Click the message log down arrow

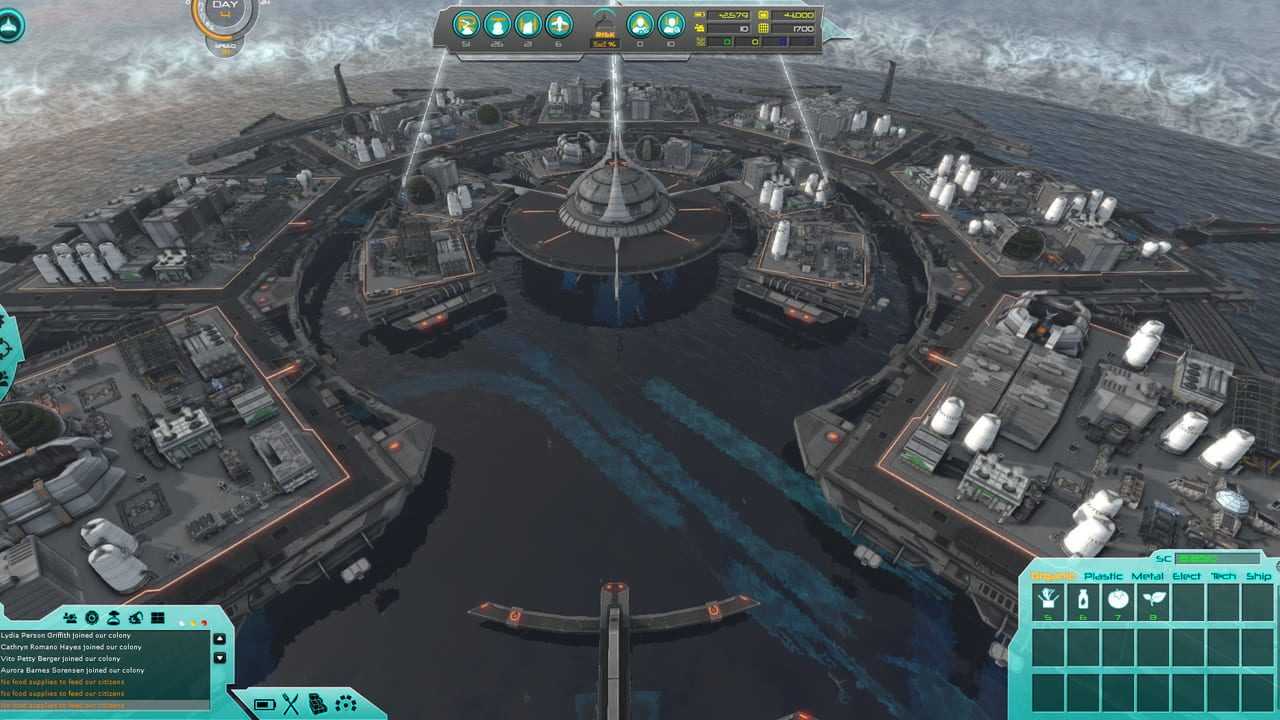point(220,658)
